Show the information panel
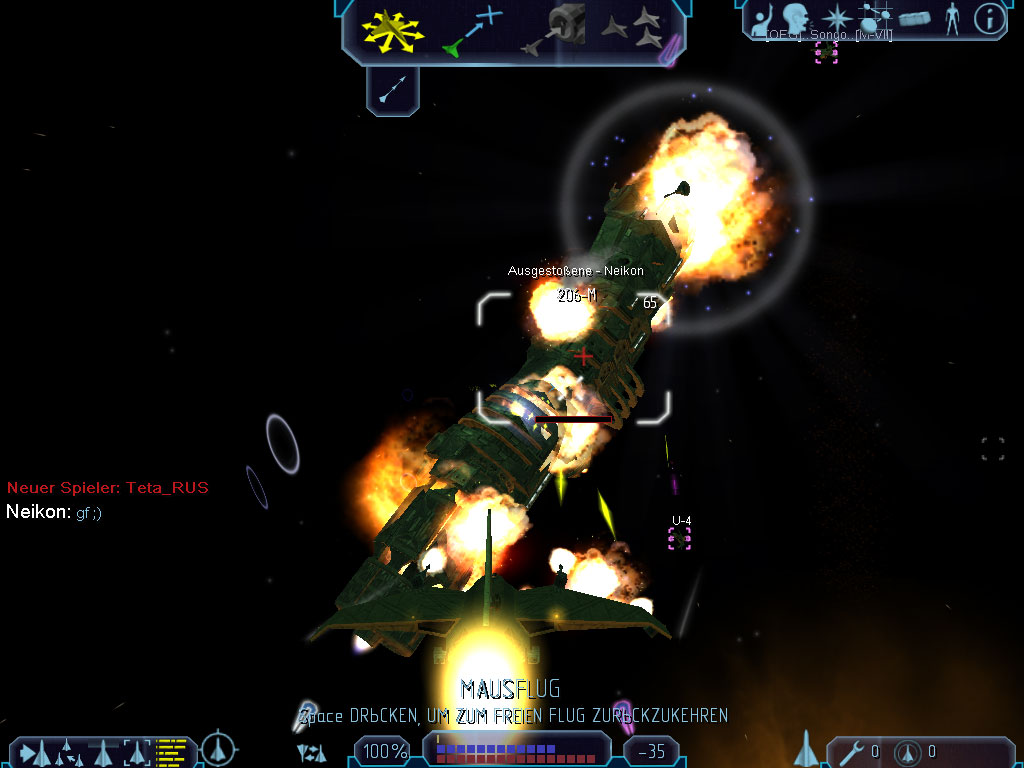 click(989, 18)
